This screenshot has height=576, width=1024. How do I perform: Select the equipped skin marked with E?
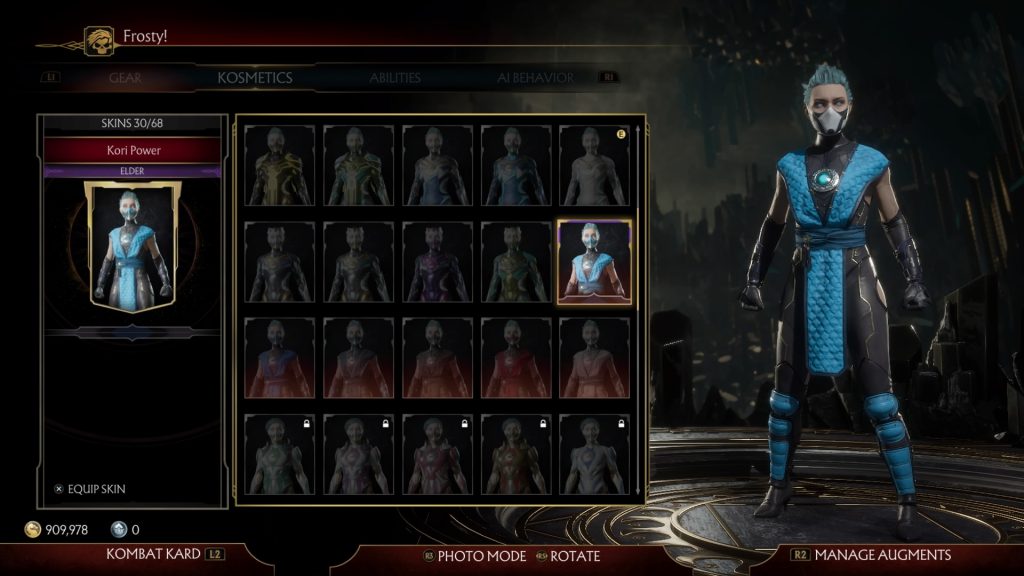[594, 165]
